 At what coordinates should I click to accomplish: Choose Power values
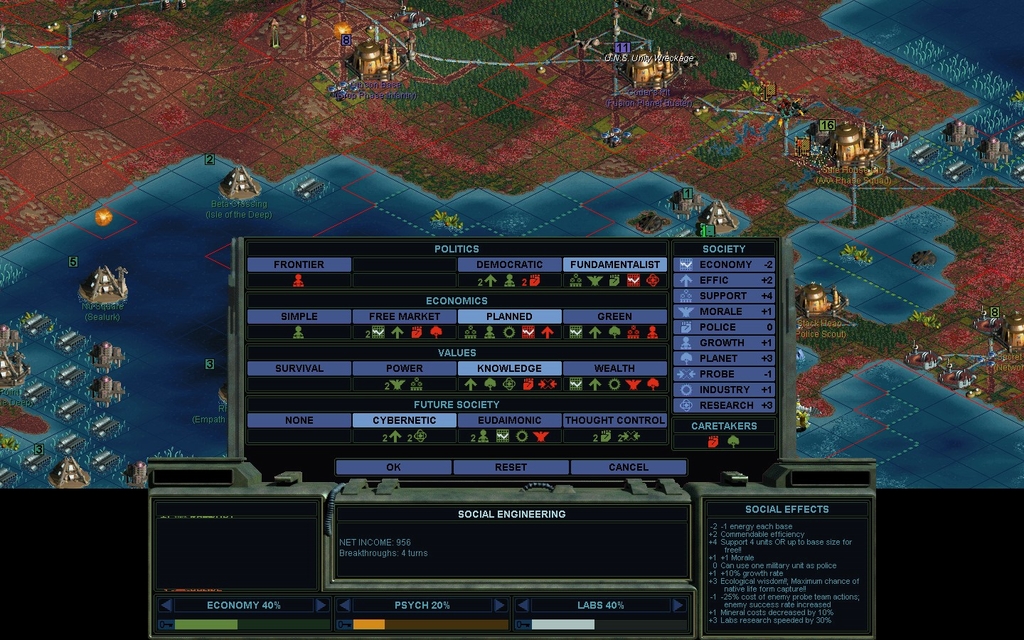click(x=405, y=369)
